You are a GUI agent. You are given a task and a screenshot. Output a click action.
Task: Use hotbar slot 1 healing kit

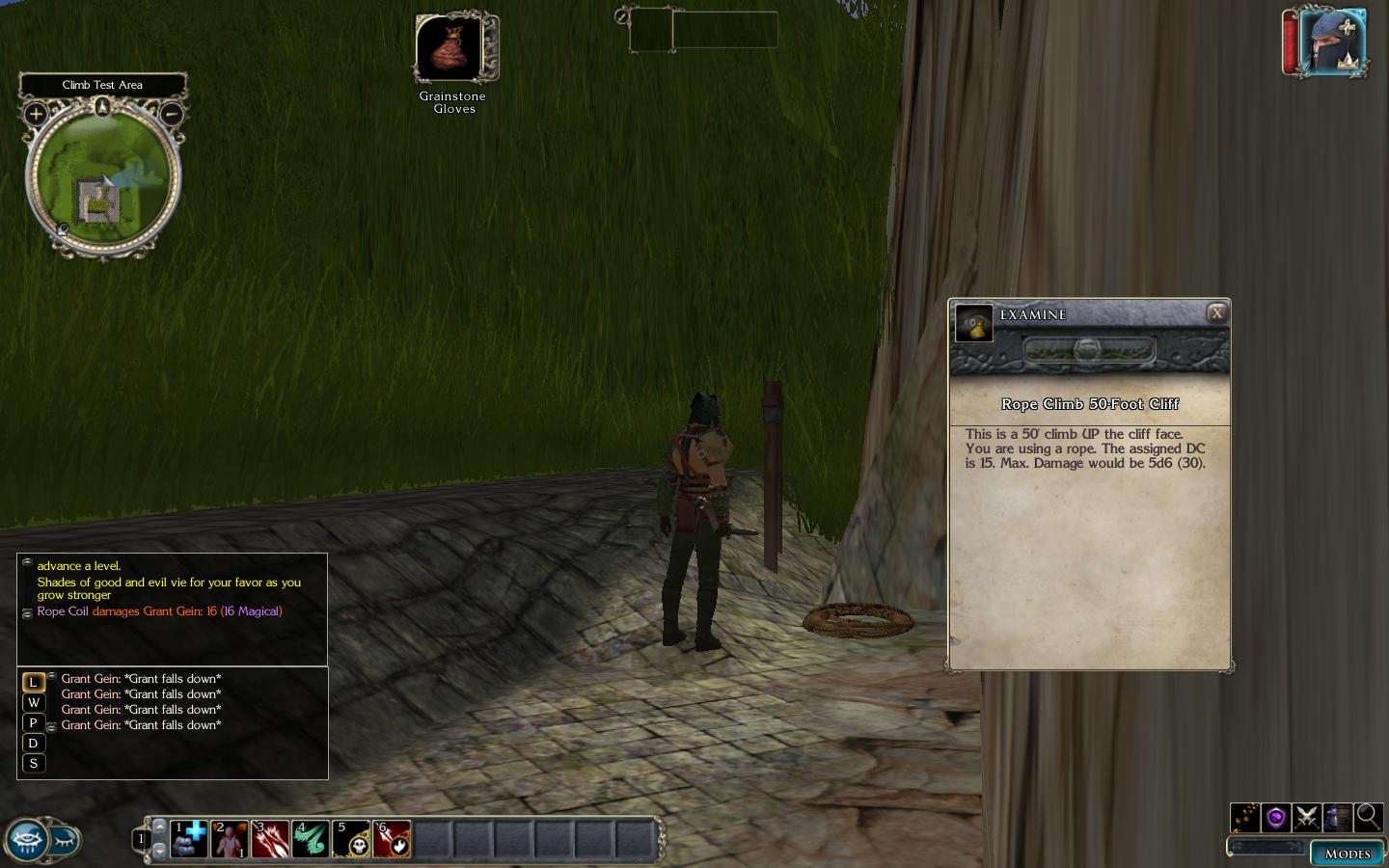pyautogui.click(x=189, y=839)
